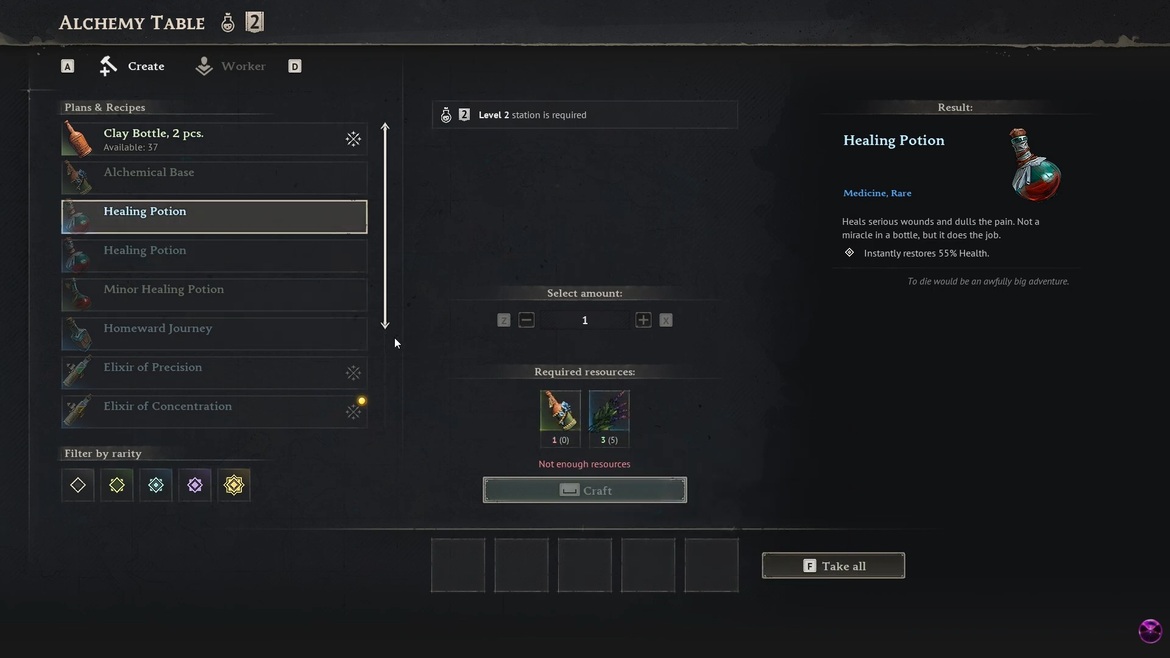
Task: Select the Minor Healing Potion recipe
Action: [x=214, y=295]
